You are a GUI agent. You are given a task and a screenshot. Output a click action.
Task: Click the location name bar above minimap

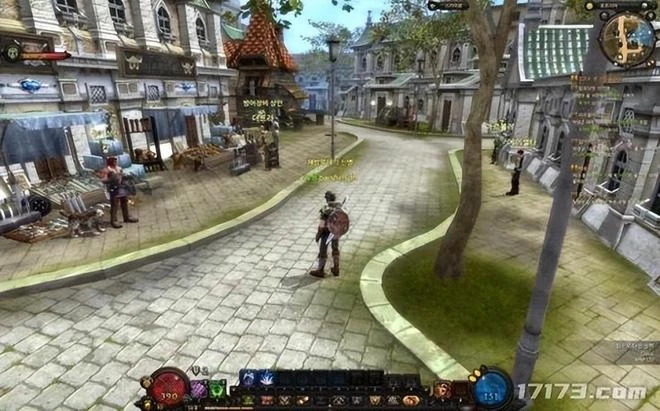point(614,5)
